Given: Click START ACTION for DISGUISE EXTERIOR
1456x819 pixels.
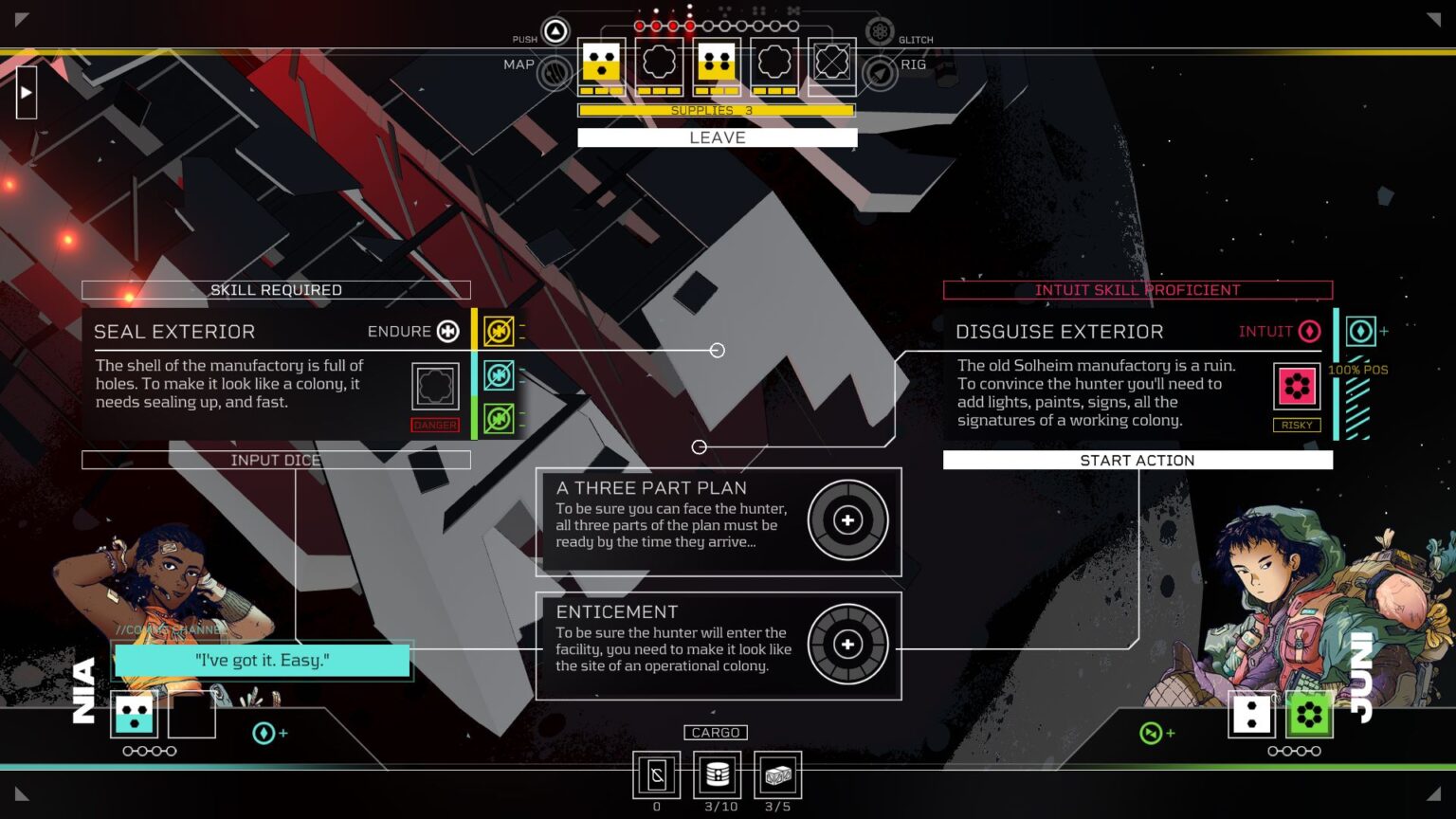Looking at the screenshot, I should click(x=1137, y=460).
